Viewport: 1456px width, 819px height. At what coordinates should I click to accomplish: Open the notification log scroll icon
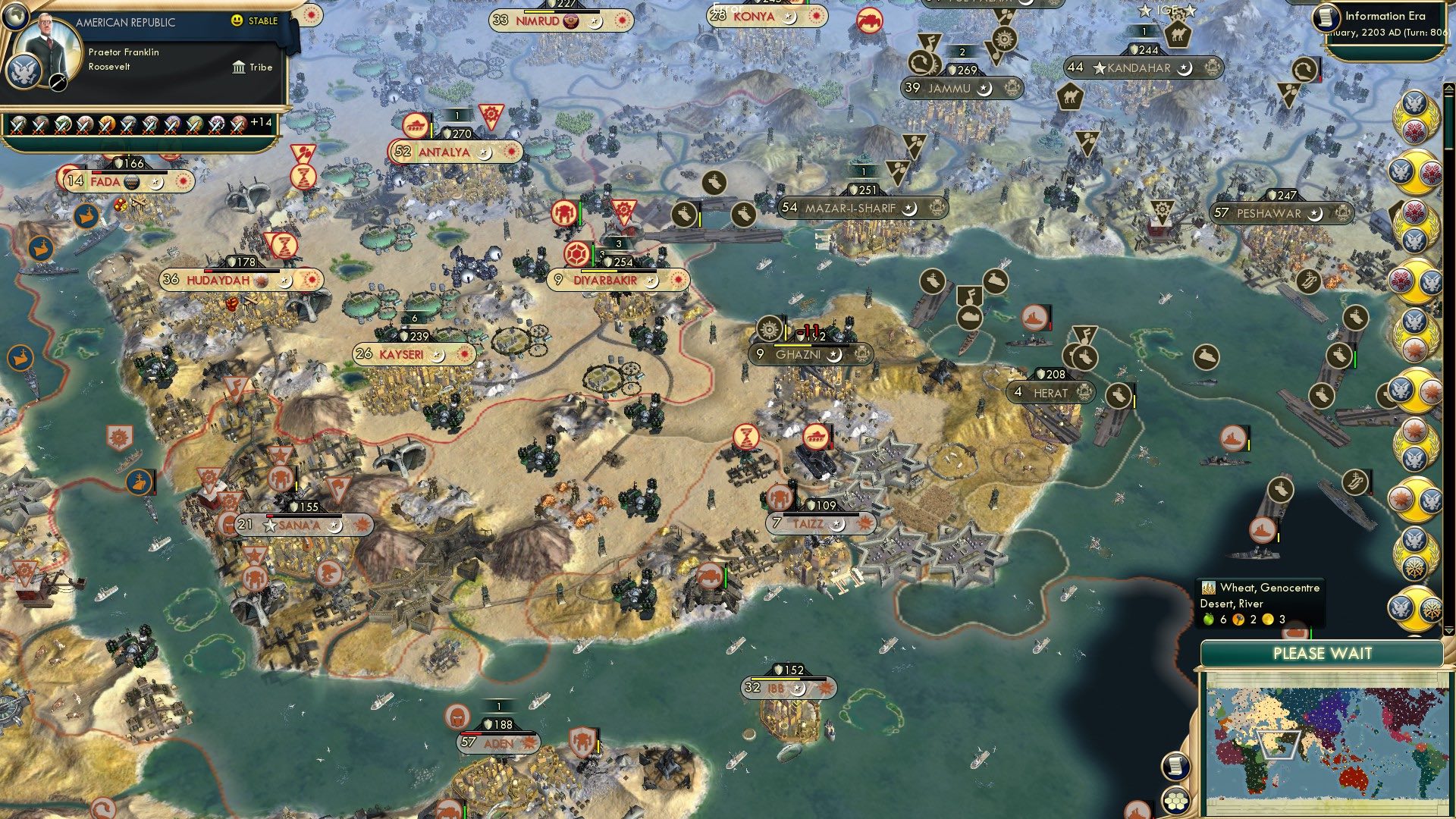click(x=1175, y=766)
